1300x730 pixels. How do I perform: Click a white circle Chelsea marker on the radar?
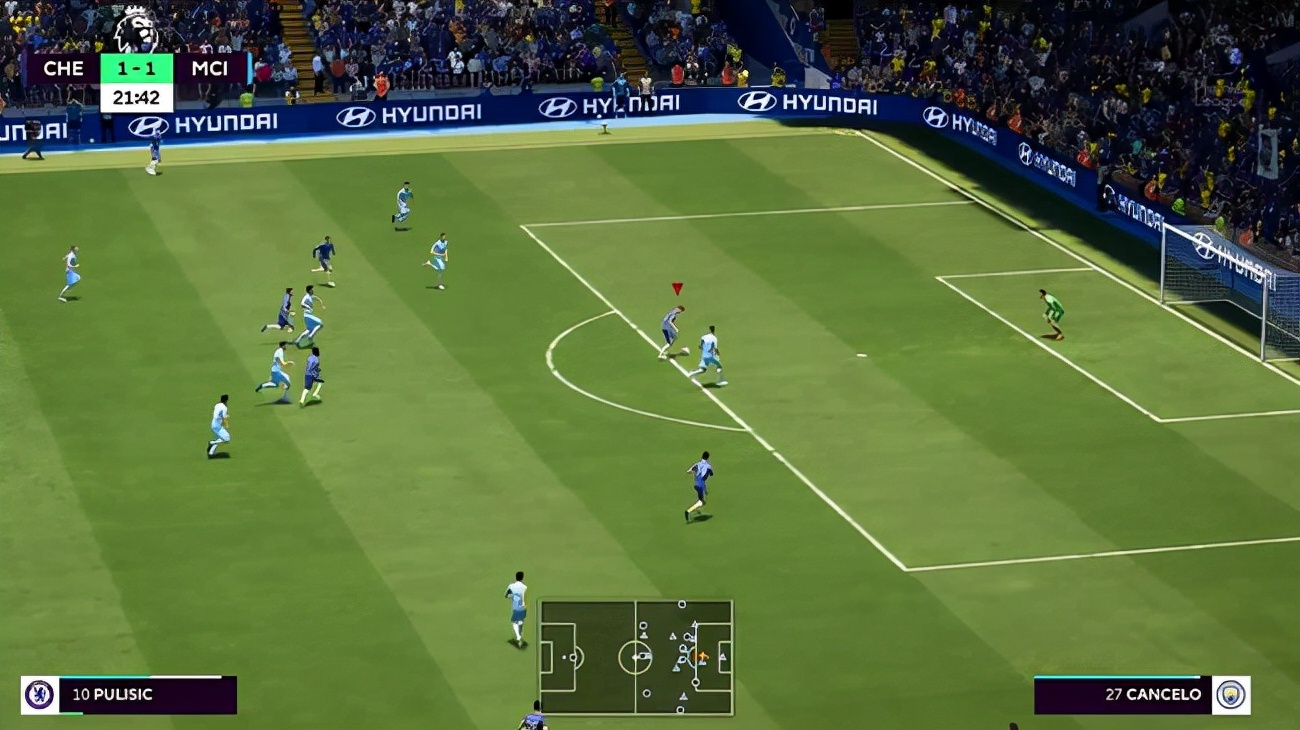click(x=682, y=603)
